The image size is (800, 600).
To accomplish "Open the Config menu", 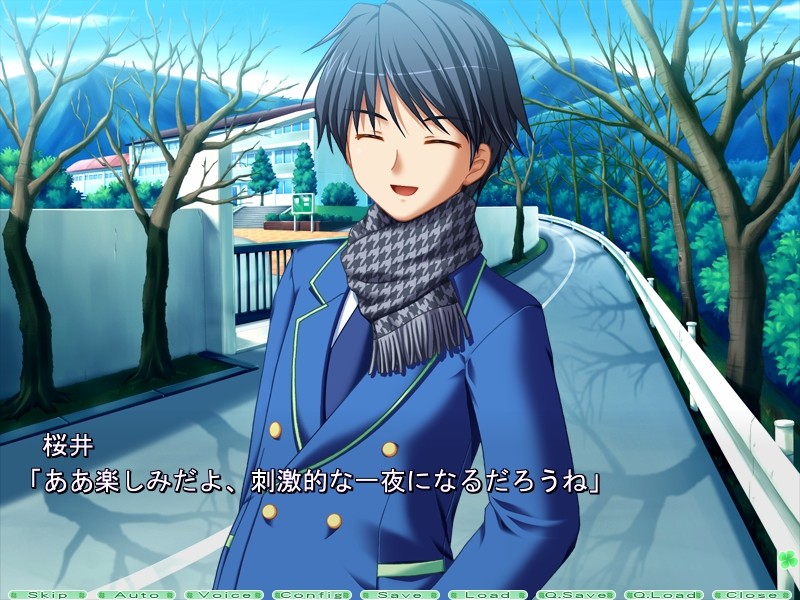I will tap(311, 594).
